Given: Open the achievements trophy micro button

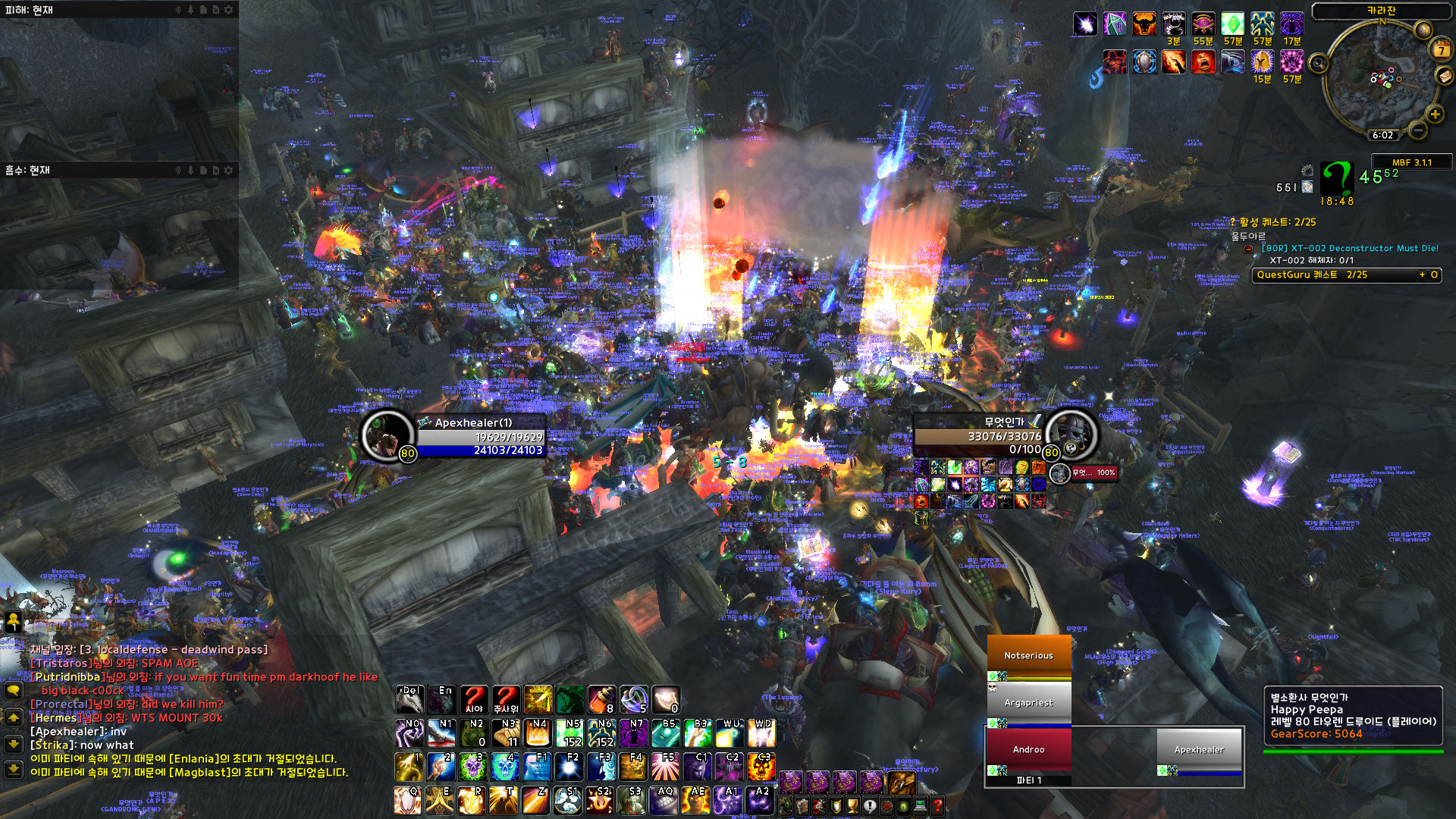Looking at the screenshot, I should pos(853,805).
